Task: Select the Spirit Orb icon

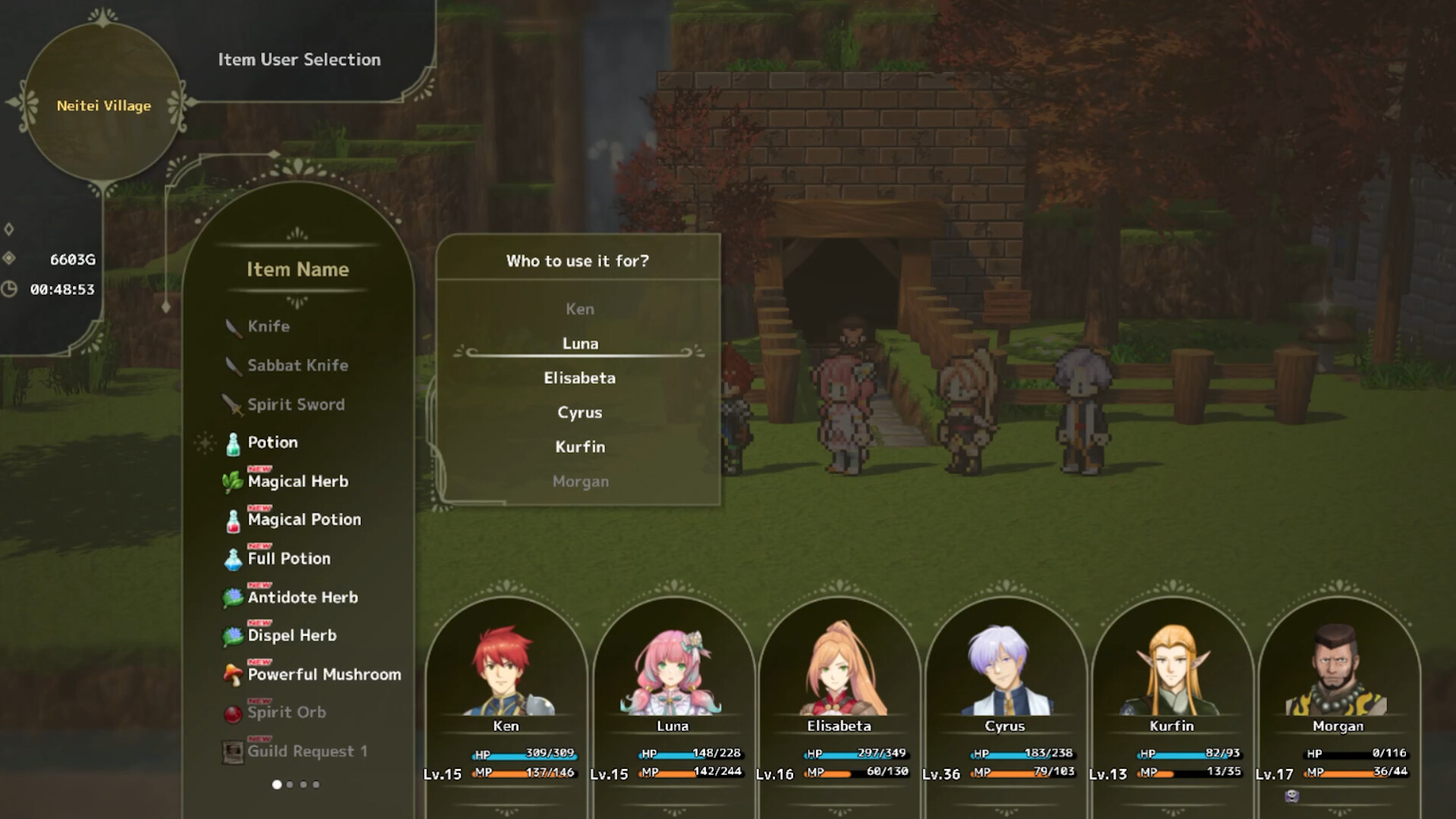Action: (x=231, y=712)
